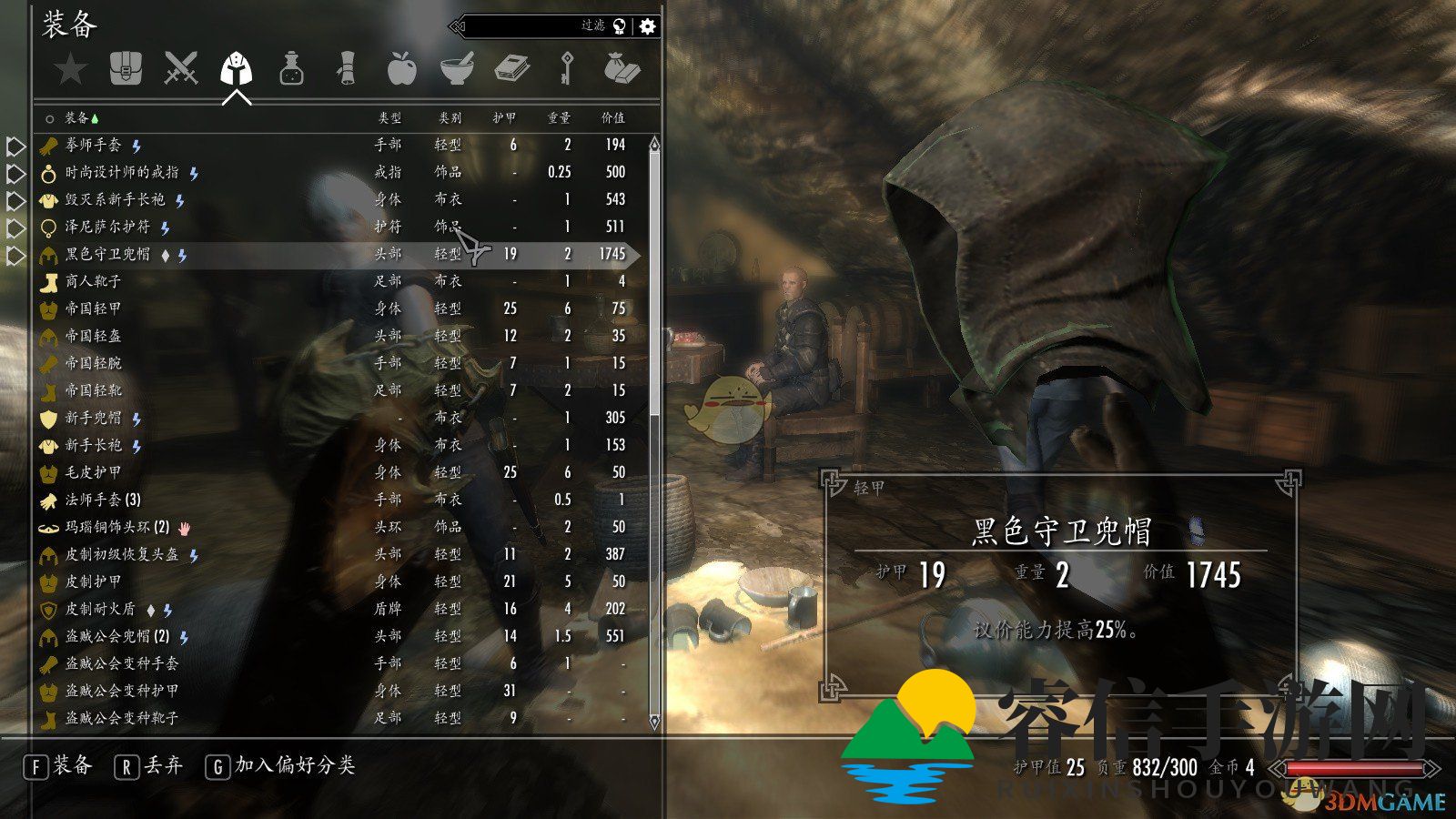This screenshot has width=1456, height=819.
Task: Switch to the weapons crossed-swords tab
Action: click(180, 69)
